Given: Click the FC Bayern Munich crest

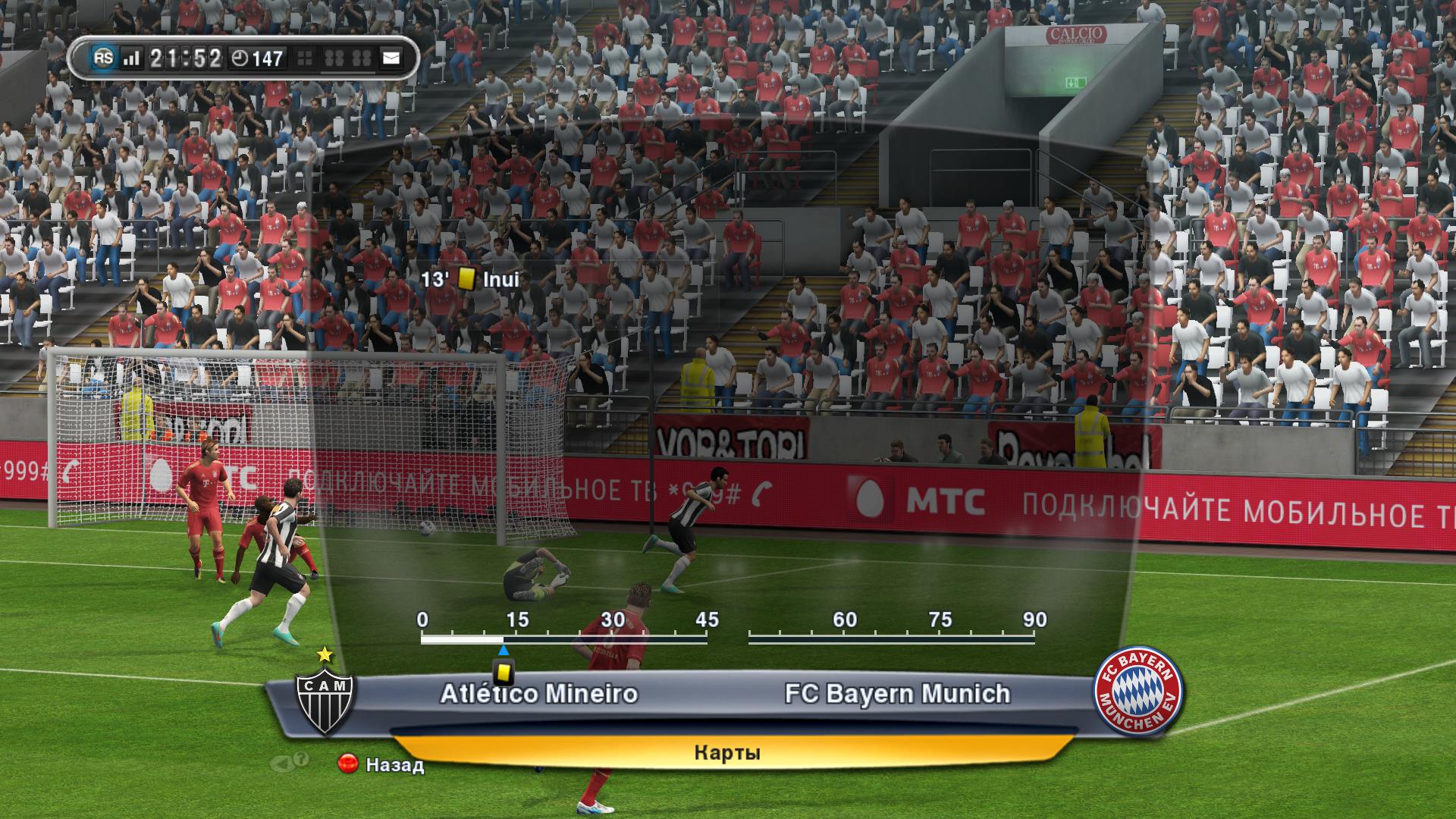Looking at the screenshot, I should (1137, 691).
